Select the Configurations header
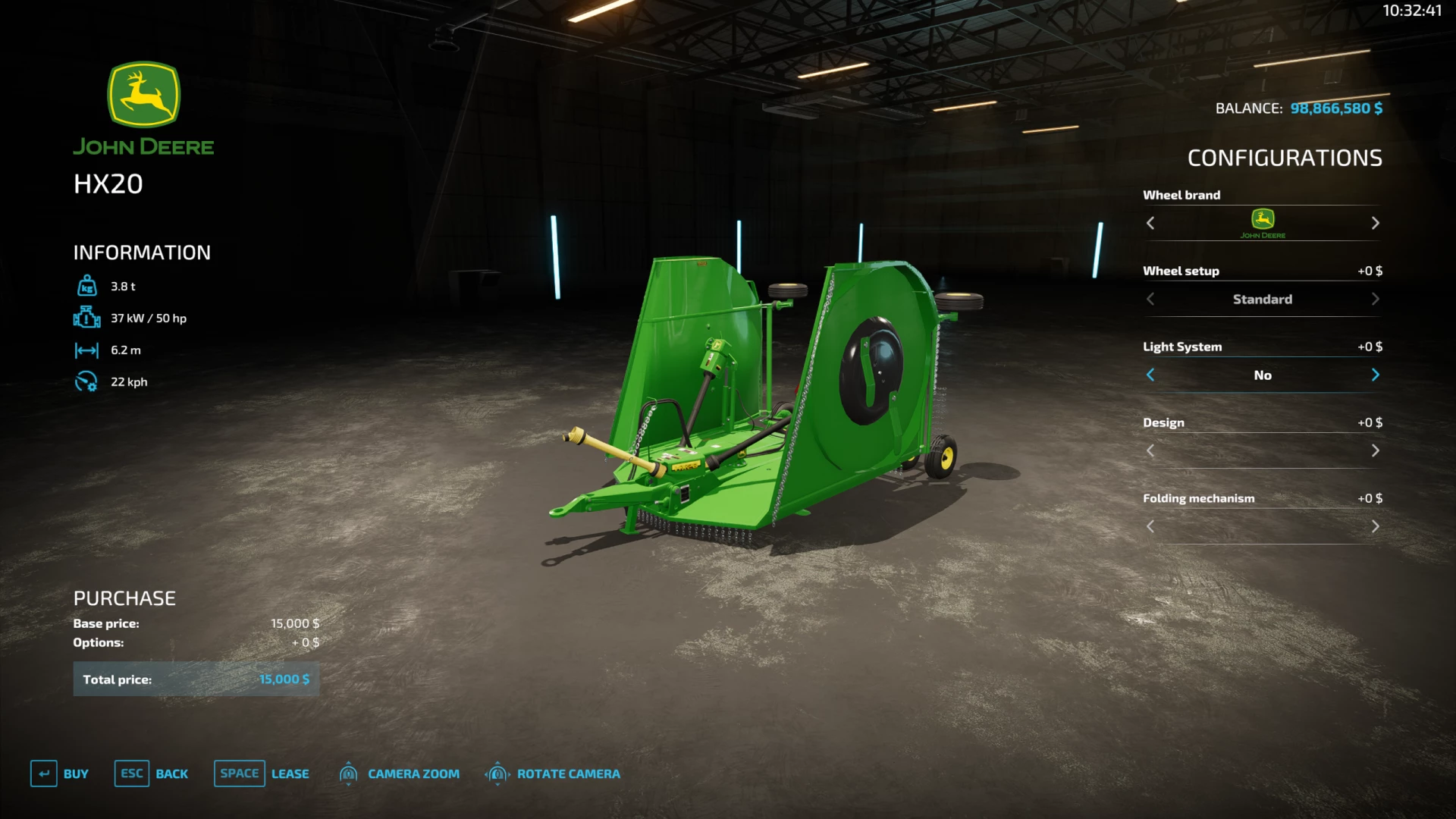 1285,158
